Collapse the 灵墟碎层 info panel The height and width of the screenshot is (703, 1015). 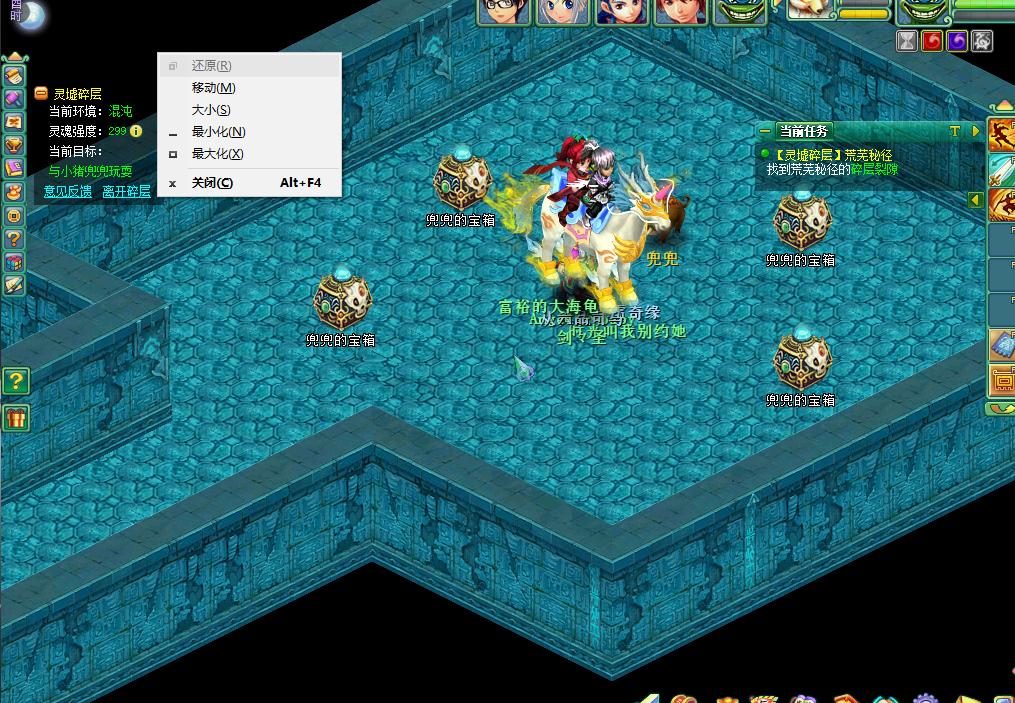coord(41,93)
